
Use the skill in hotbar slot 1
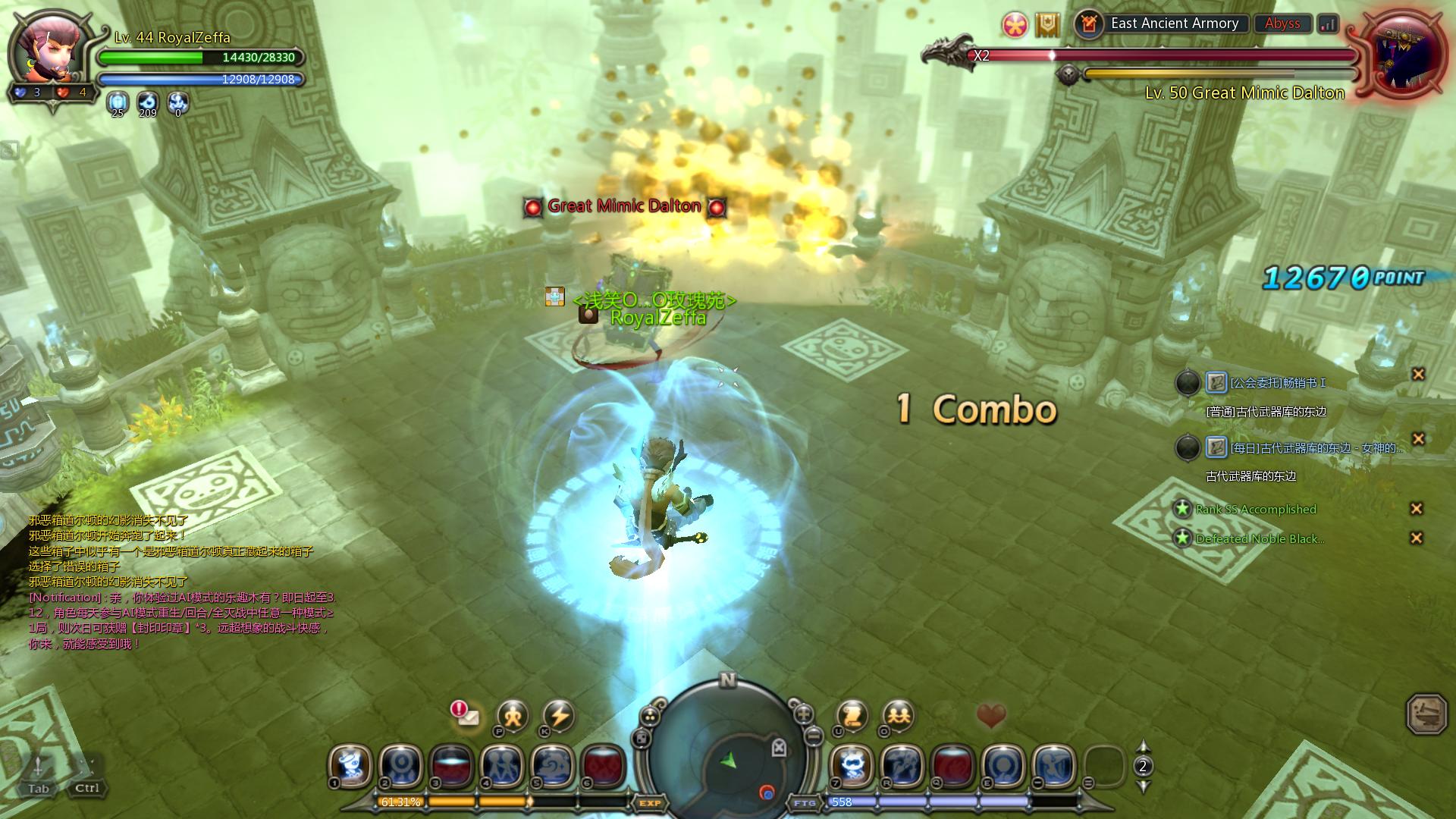(350, 766)
